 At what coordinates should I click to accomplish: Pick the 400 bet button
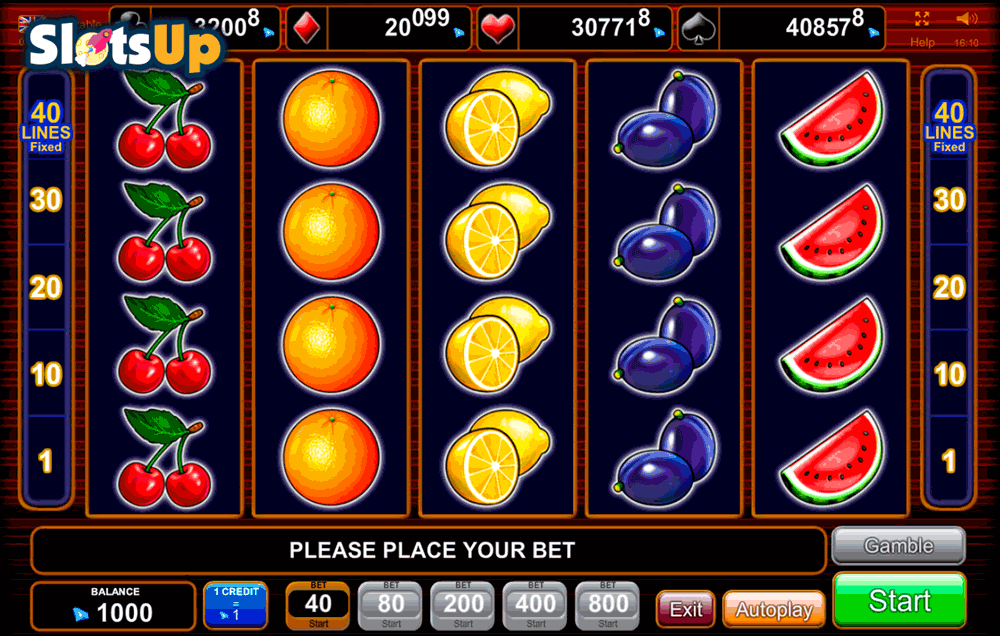[536, 605]
